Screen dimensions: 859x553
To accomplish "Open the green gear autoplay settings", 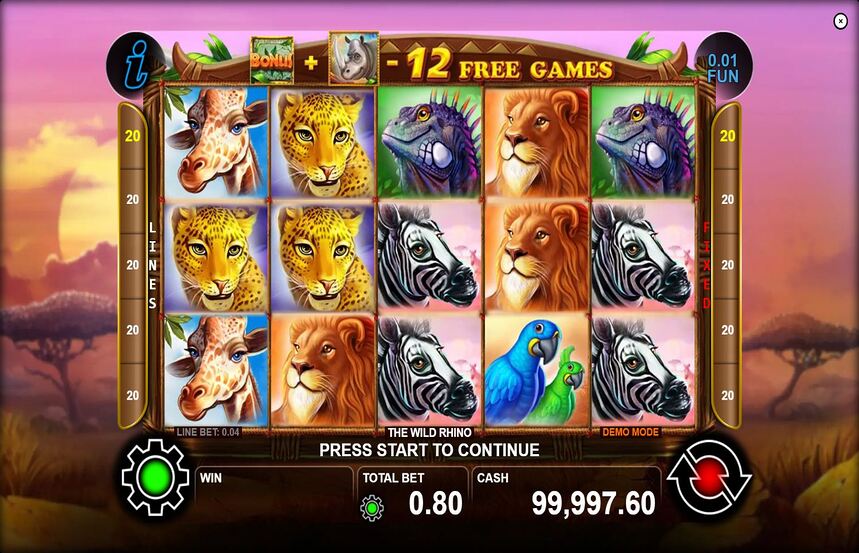I will 155,478.
